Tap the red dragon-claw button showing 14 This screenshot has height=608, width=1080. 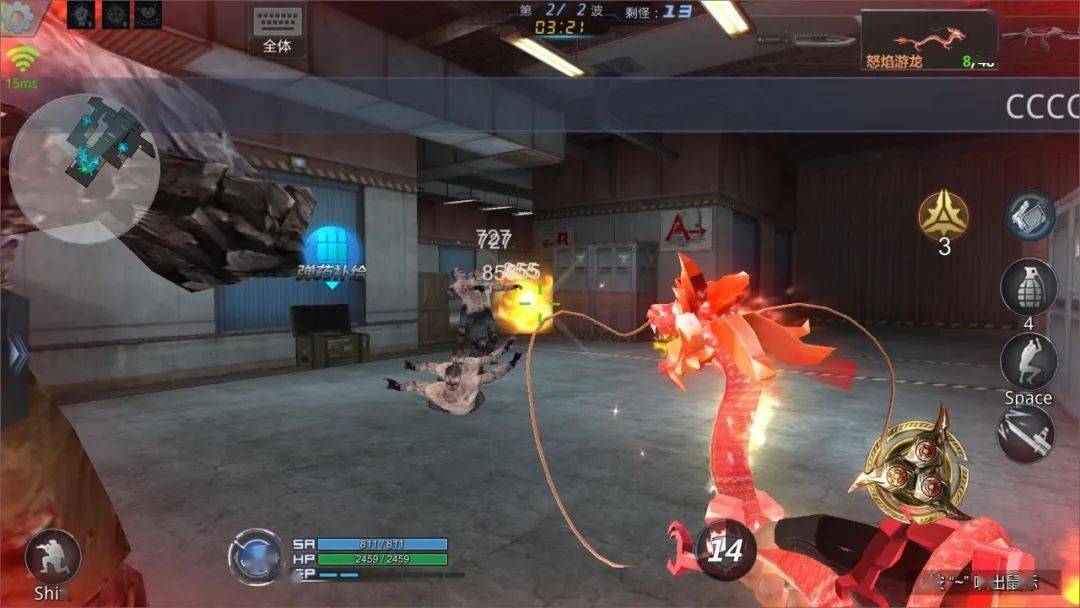point(725,550)
